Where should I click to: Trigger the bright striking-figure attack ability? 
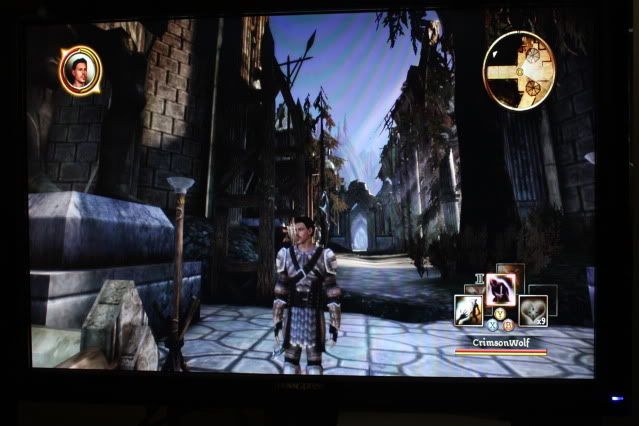pyautogui.click(x=469, y=311)
